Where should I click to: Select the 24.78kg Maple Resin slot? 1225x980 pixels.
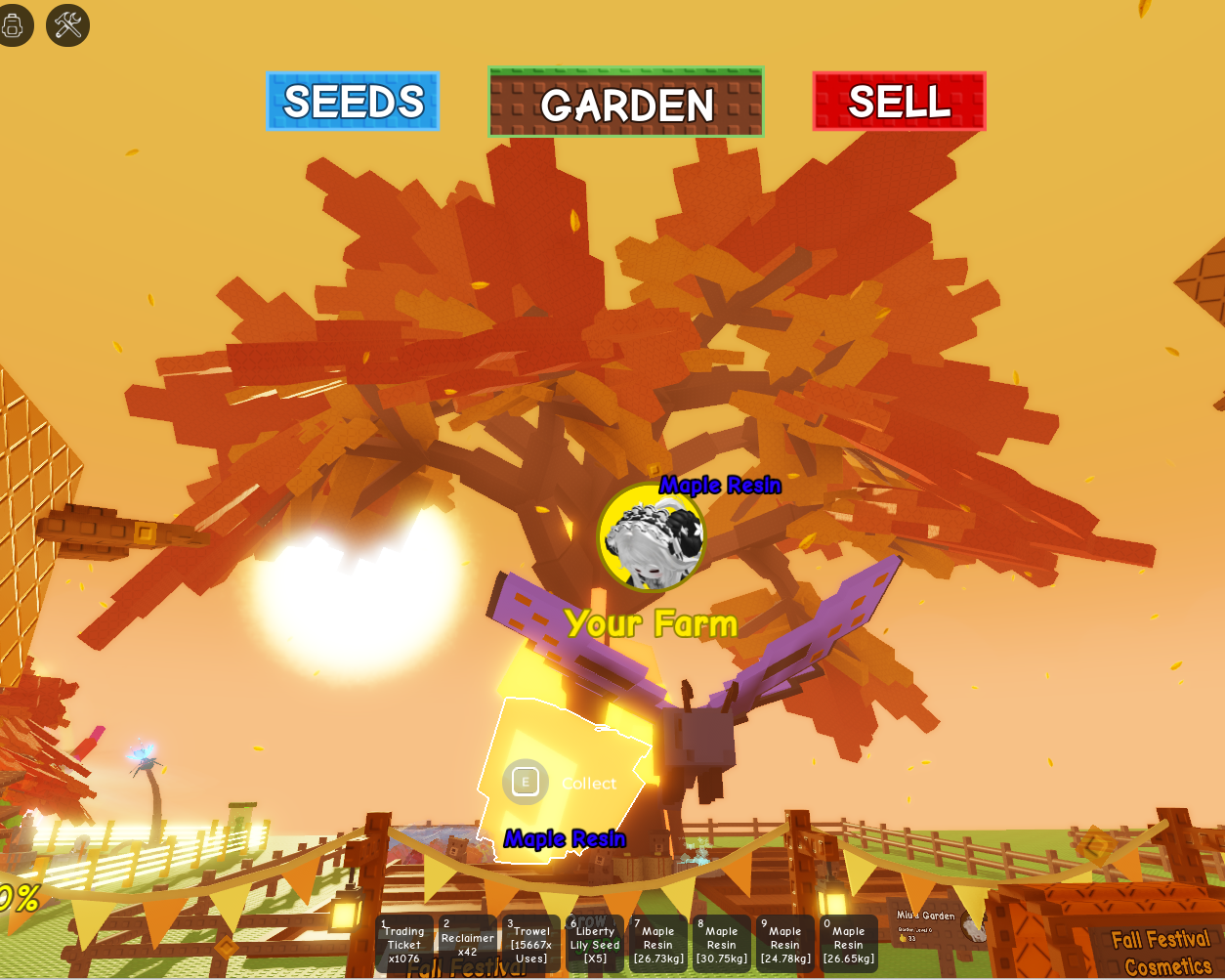pyautogui.click(x=784, y=944)
